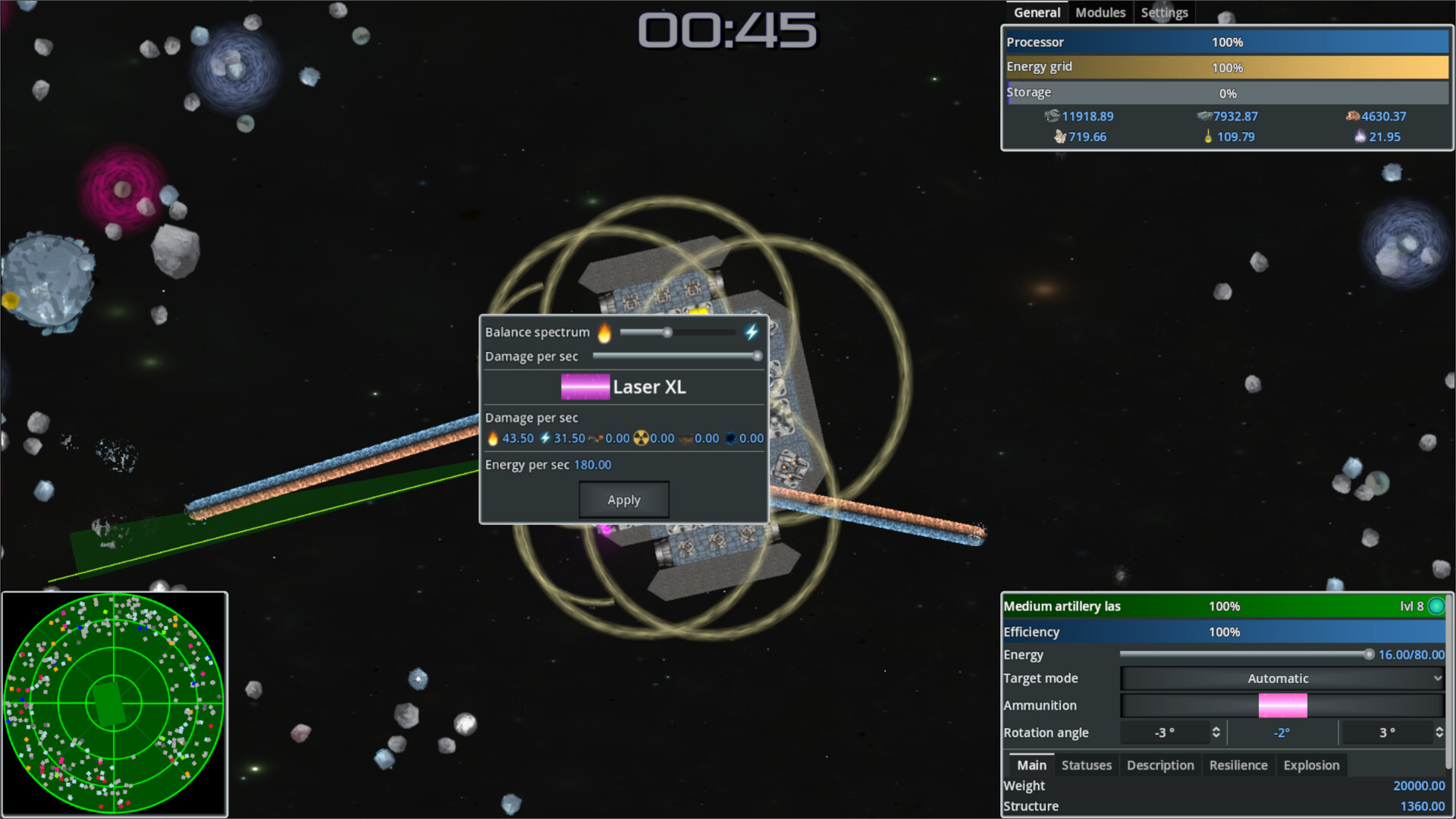This screenshot has width=1456, height=819.
Task: Toggle the green lvl 8 indicator circle
Action: (1436, 606)
